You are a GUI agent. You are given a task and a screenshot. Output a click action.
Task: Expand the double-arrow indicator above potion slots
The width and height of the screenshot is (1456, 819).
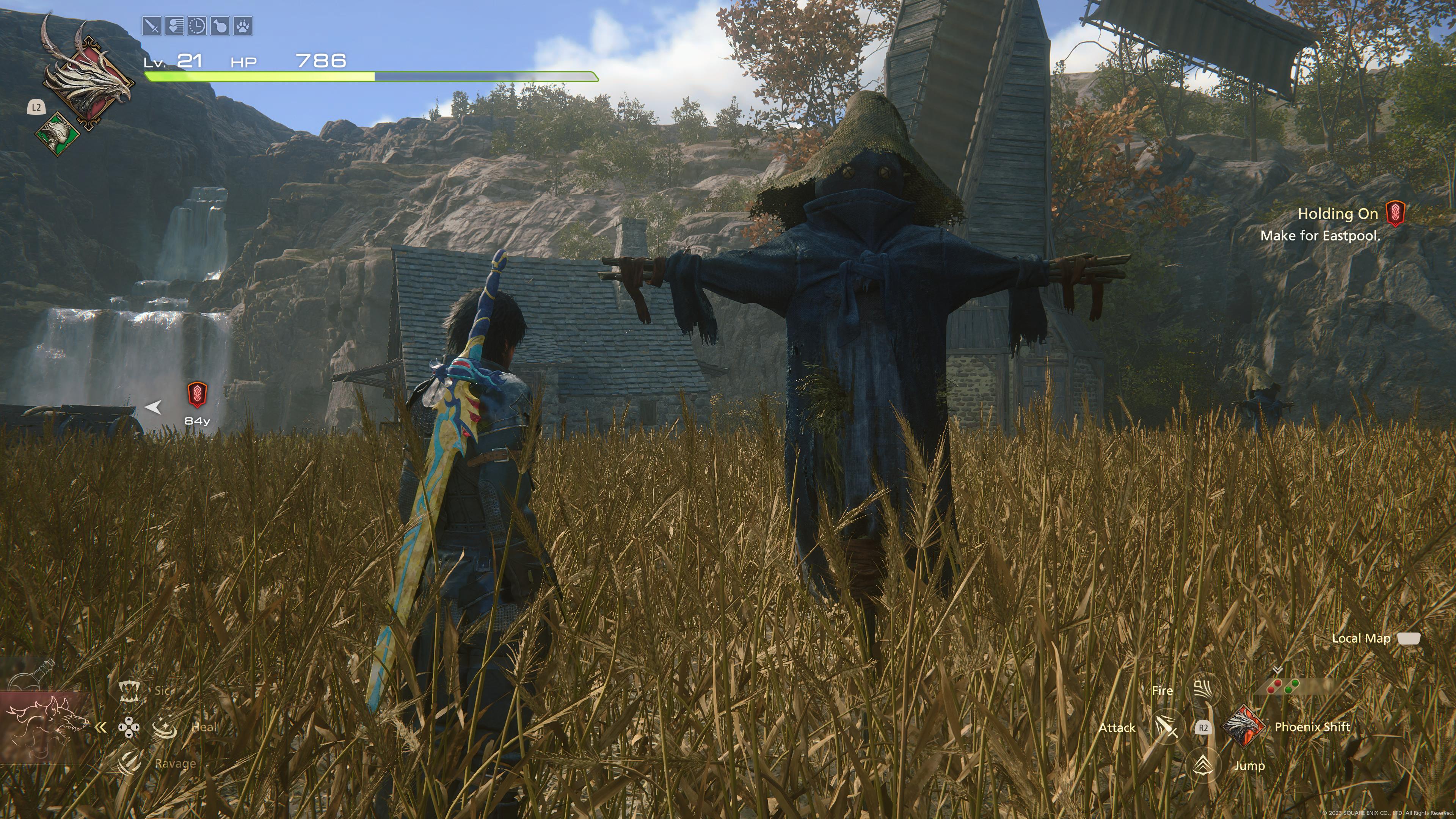[x=1277, y=670]
